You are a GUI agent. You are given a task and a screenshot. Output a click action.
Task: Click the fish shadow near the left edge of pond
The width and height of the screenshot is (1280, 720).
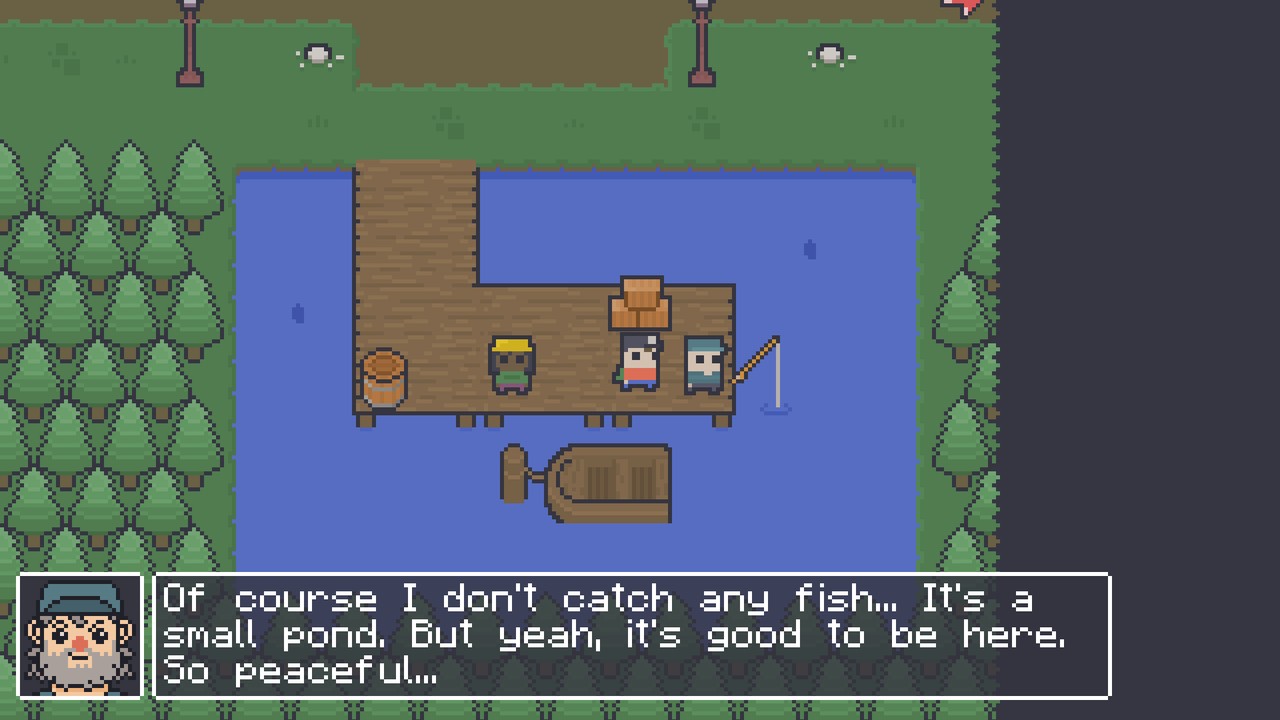[x=294, y=313]
